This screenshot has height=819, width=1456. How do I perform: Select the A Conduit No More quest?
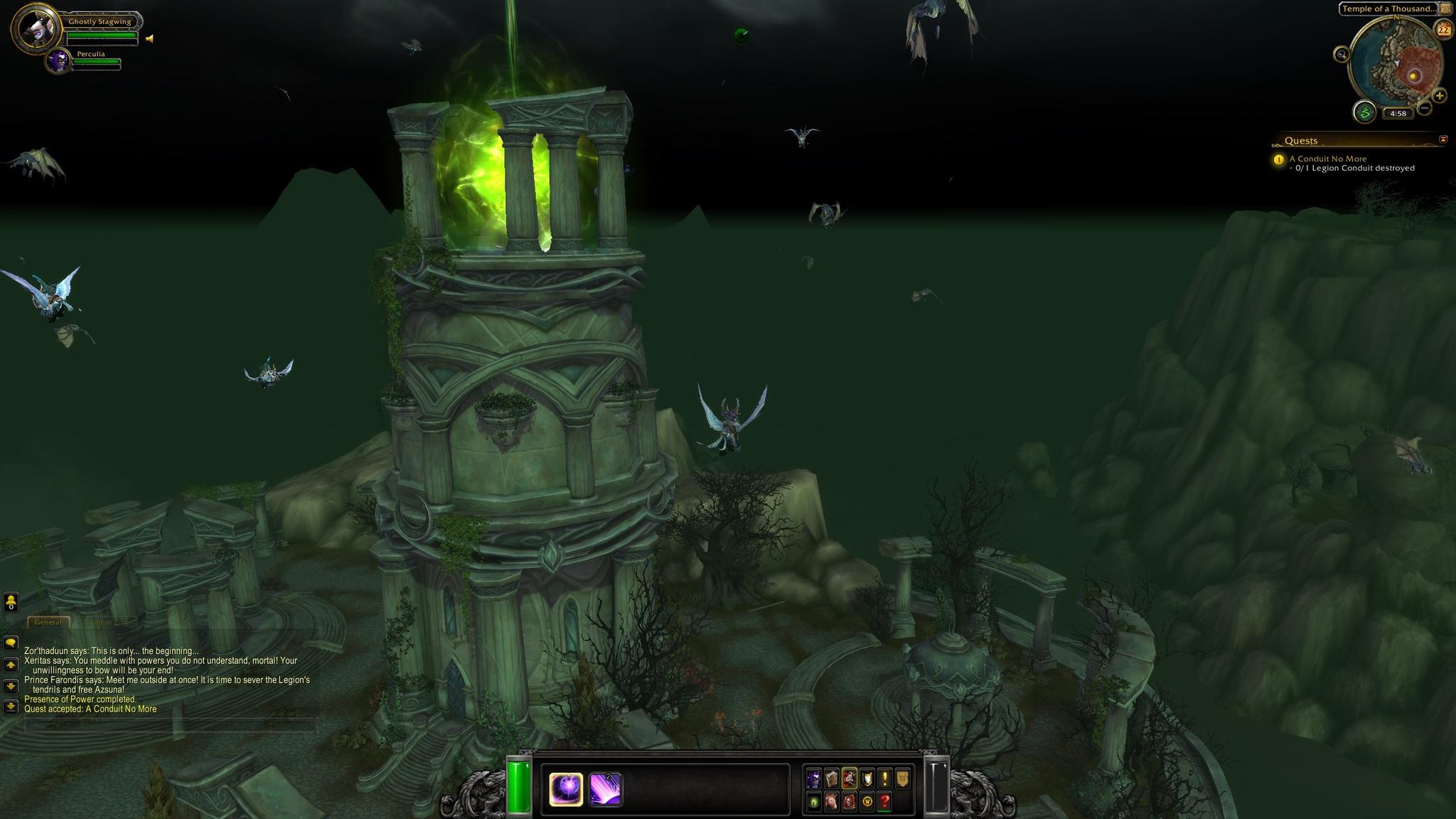click(1327, 159)
